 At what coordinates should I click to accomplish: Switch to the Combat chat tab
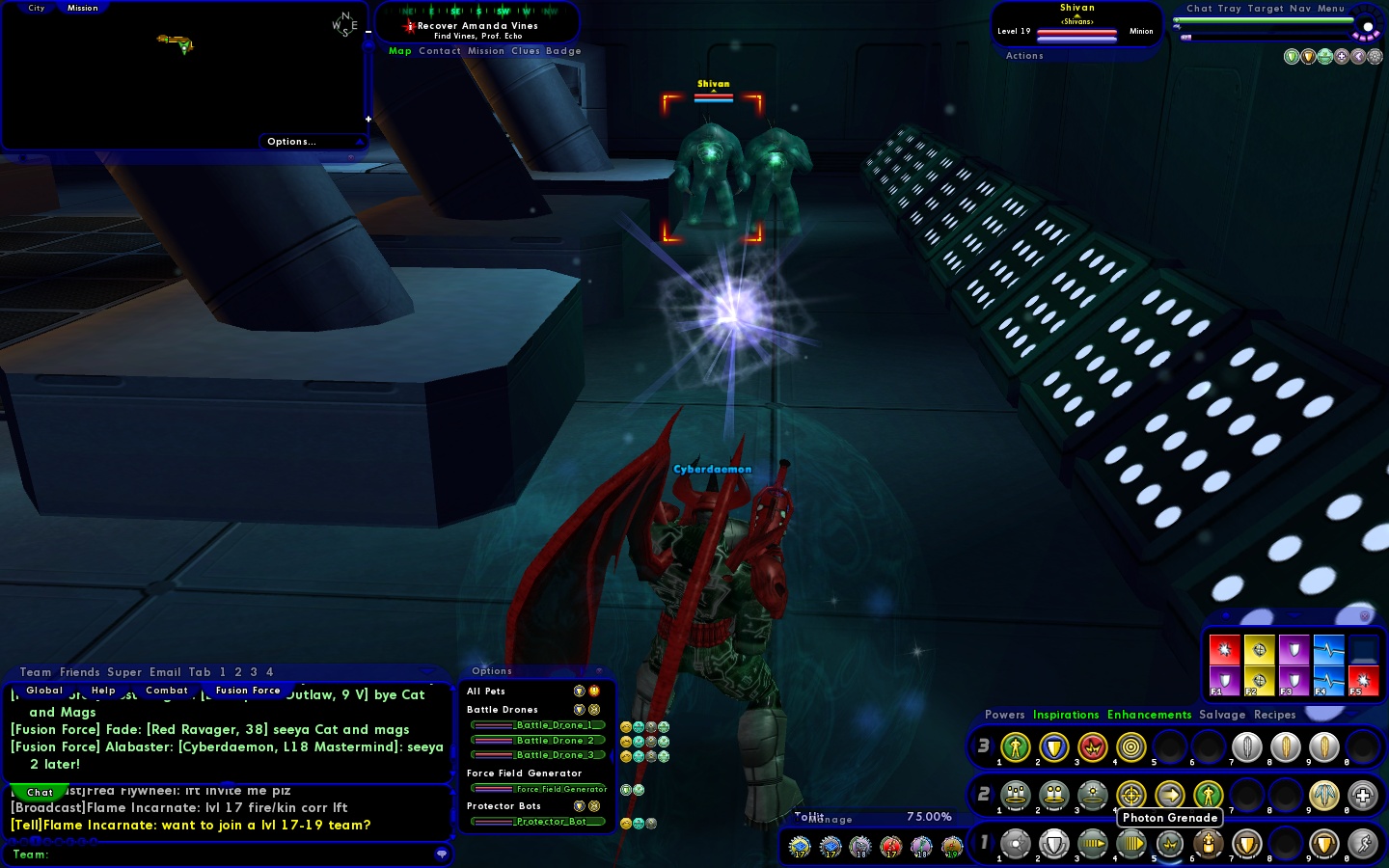coord(167,691)
